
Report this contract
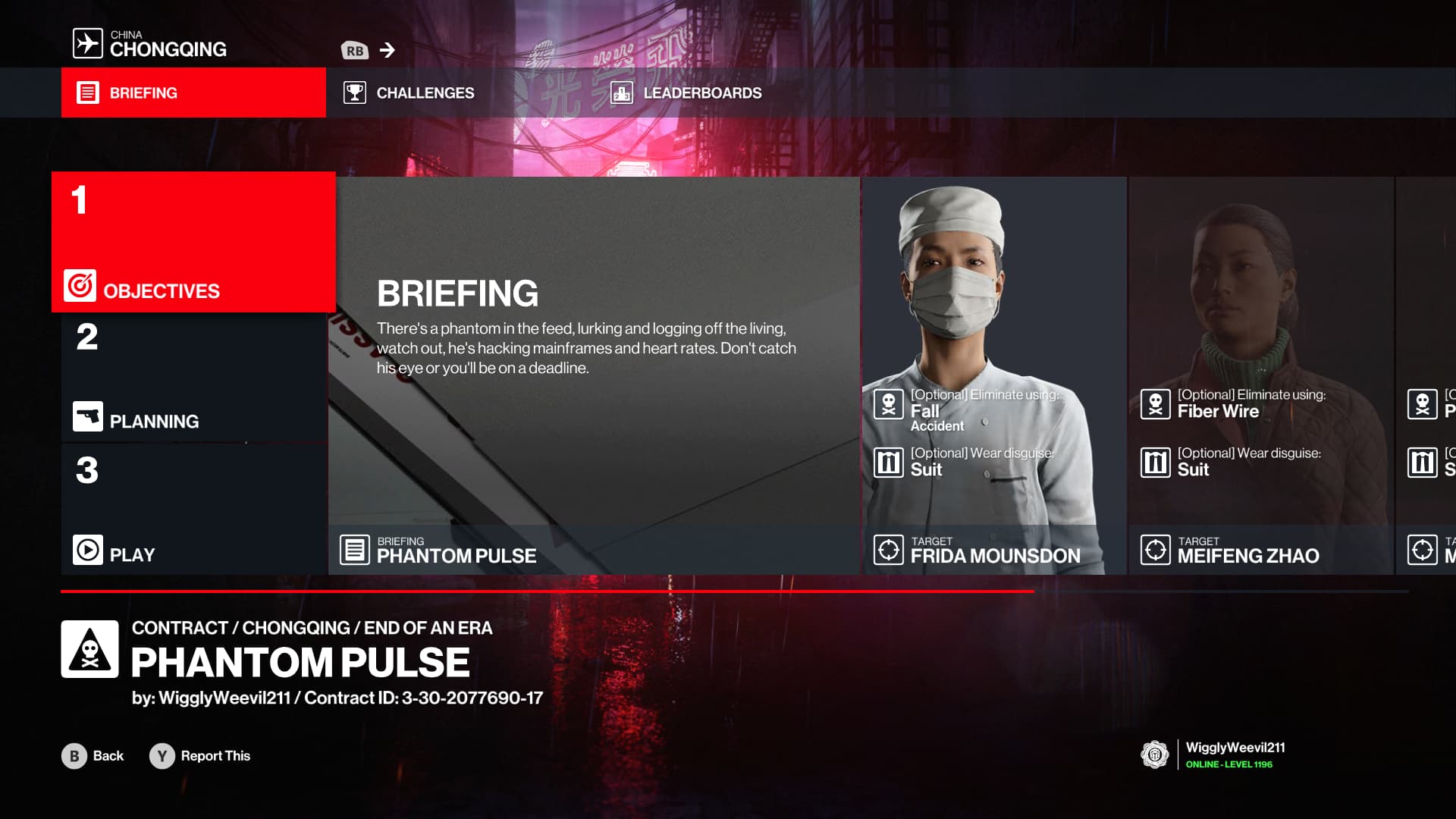[200, 756]
